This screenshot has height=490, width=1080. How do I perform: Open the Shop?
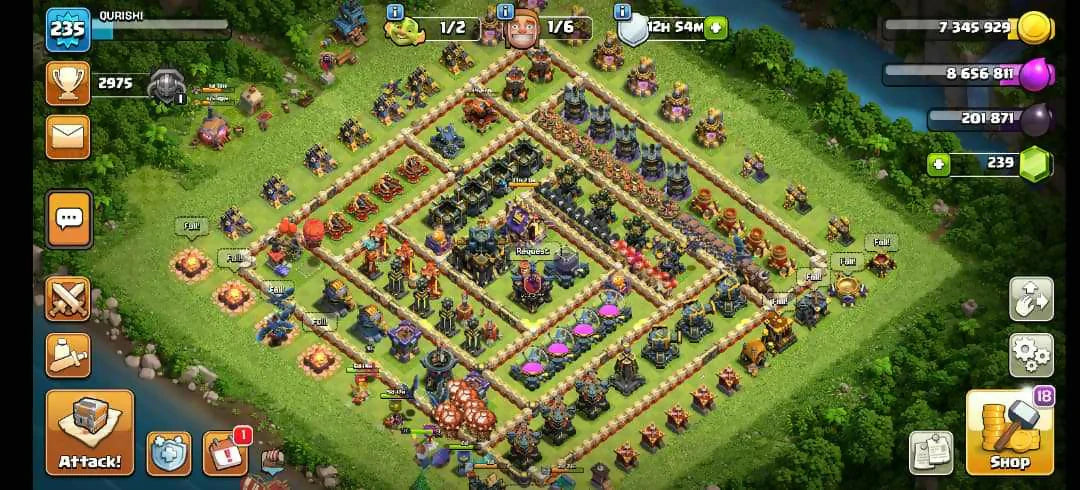1009,432
